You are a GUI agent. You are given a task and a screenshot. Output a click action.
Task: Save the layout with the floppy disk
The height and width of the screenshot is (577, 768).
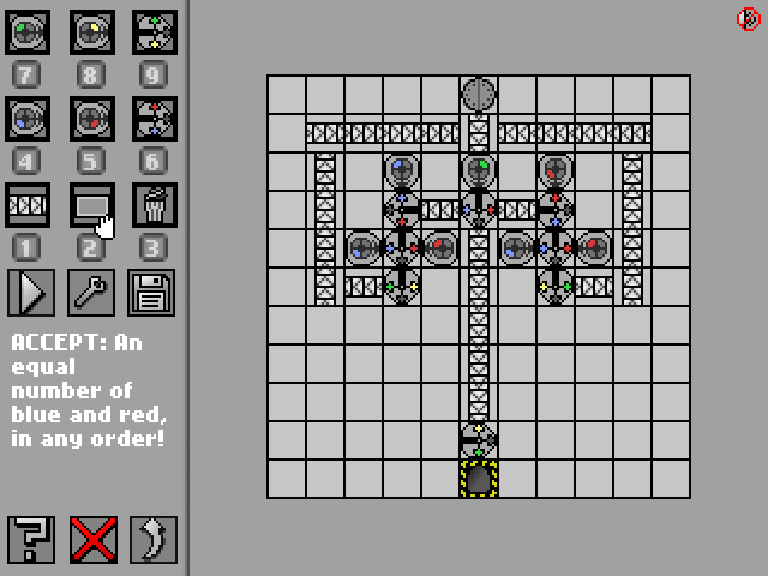152,292
